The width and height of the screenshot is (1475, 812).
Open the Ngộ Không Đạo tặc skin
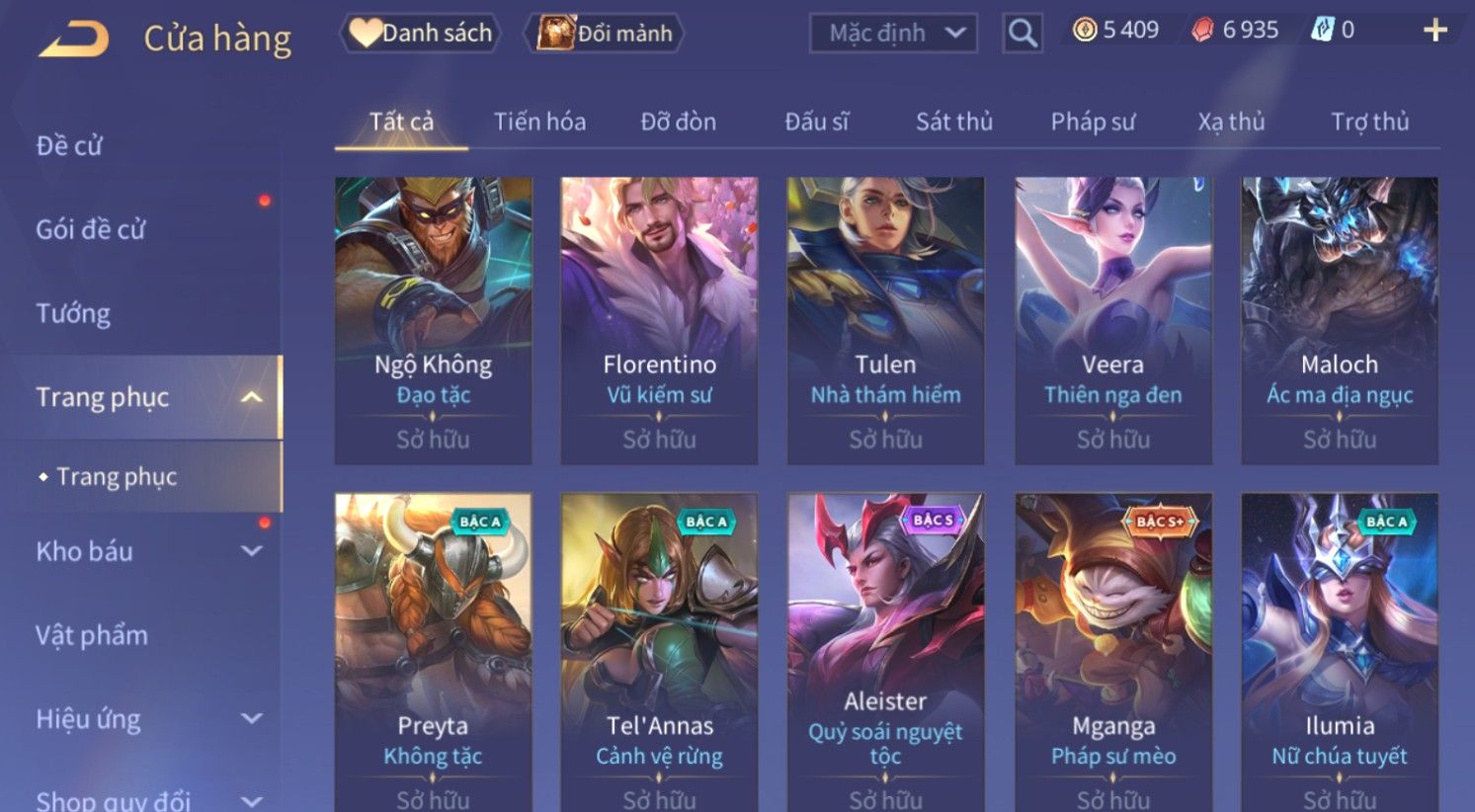click(433, 320)
